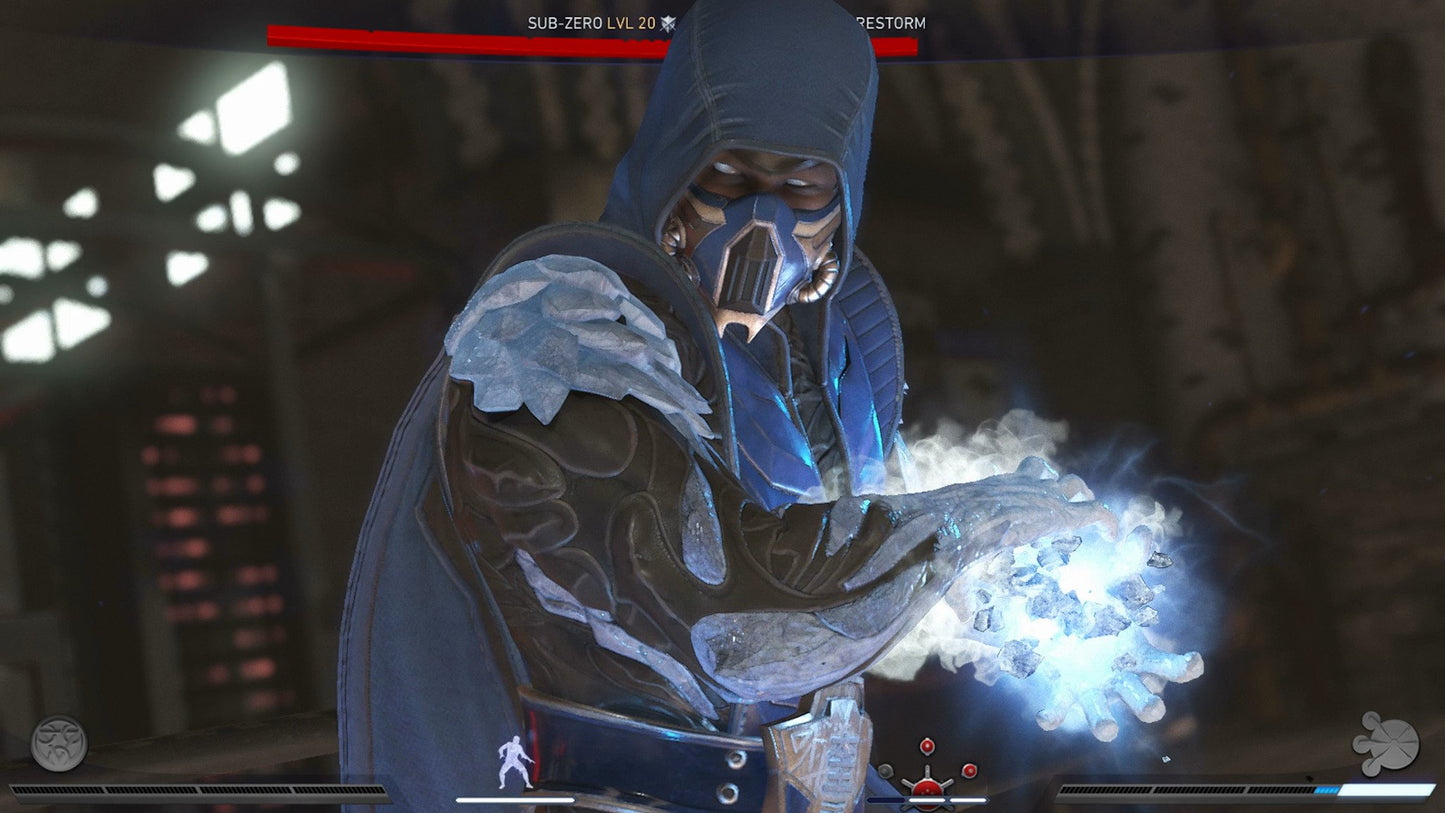
Task: Click Sub-Zero's segmented super meter in the bottom-left
Action: tap(198, 791)
